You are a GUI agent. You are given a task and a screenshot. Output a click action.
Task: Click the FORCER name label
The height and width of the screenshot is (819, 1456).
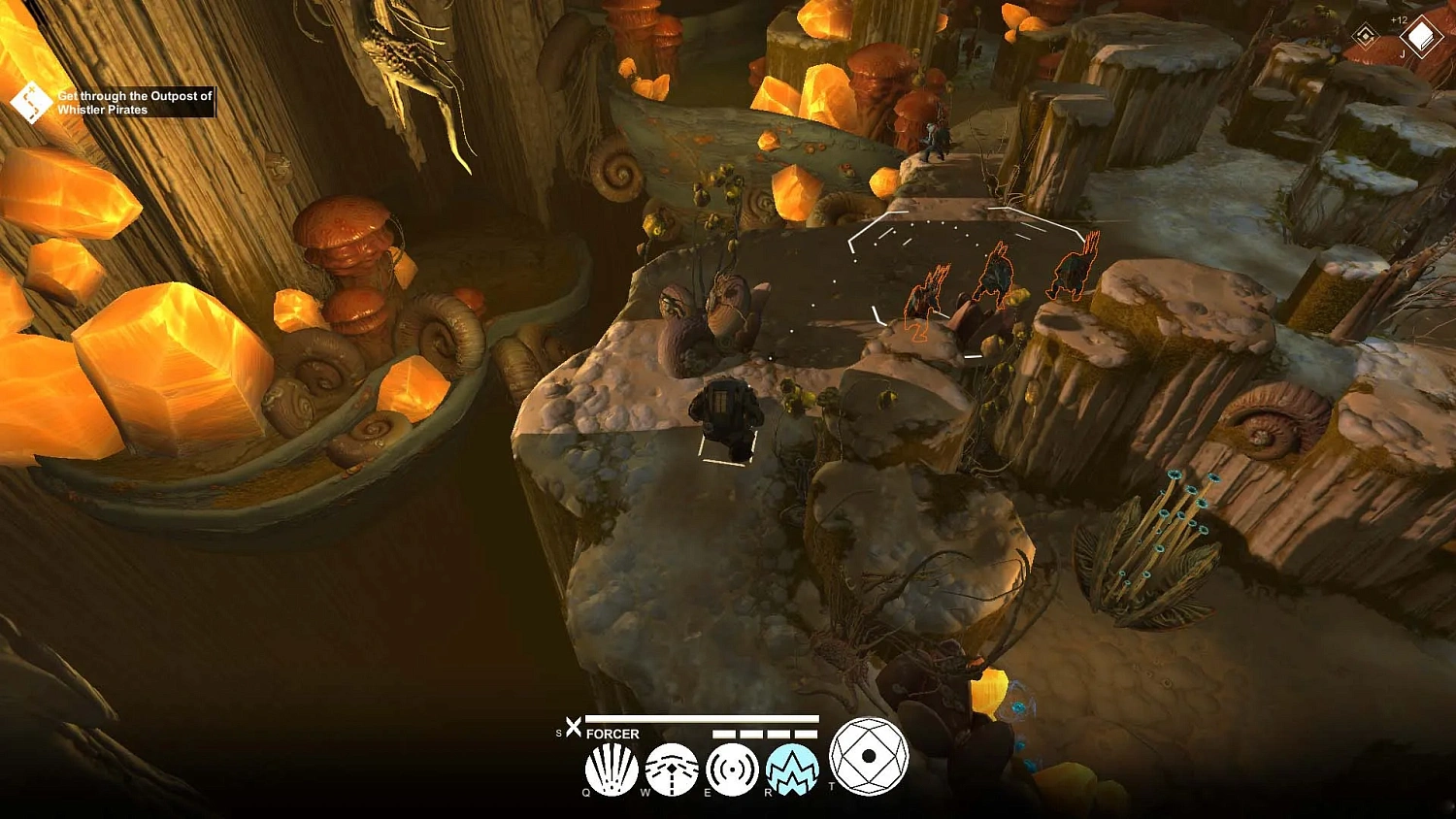(x=612, y=735)
